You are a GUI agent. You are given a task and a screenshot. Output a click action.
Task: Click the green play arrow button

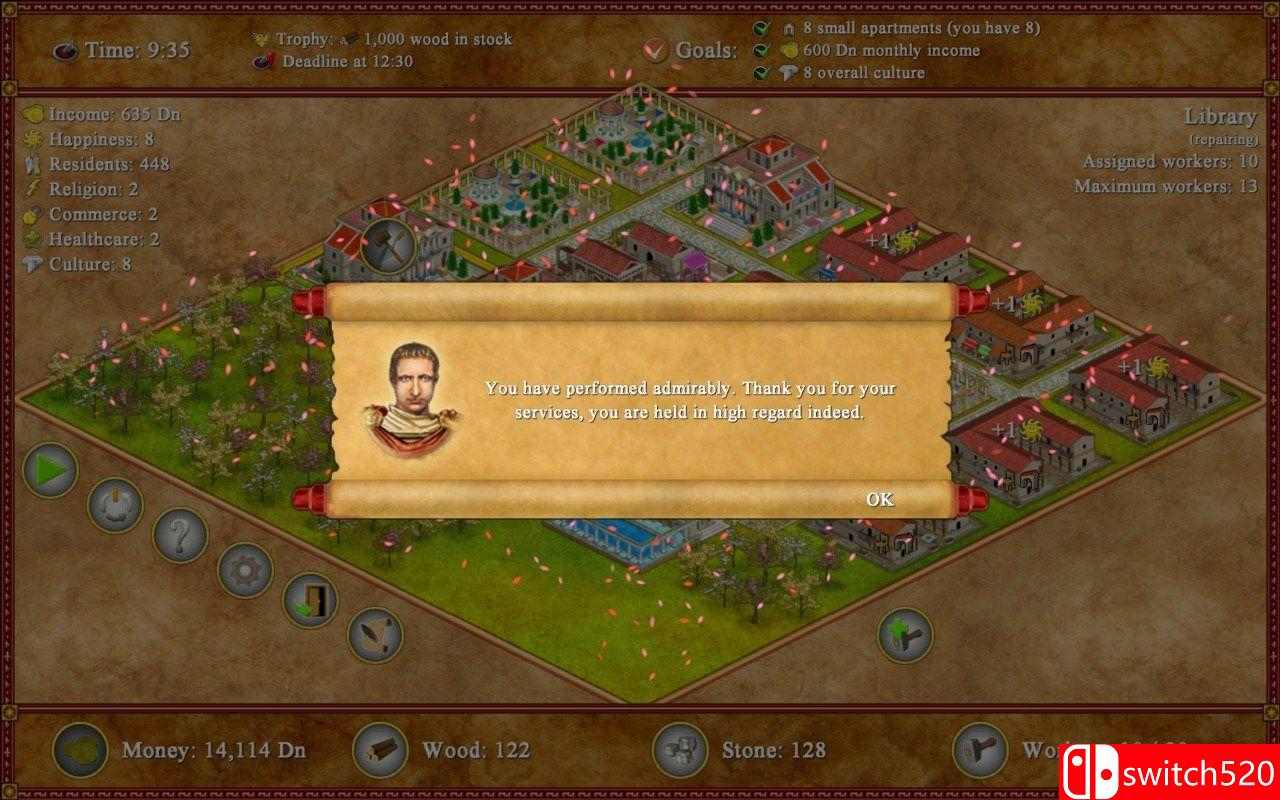pos(50,470)
